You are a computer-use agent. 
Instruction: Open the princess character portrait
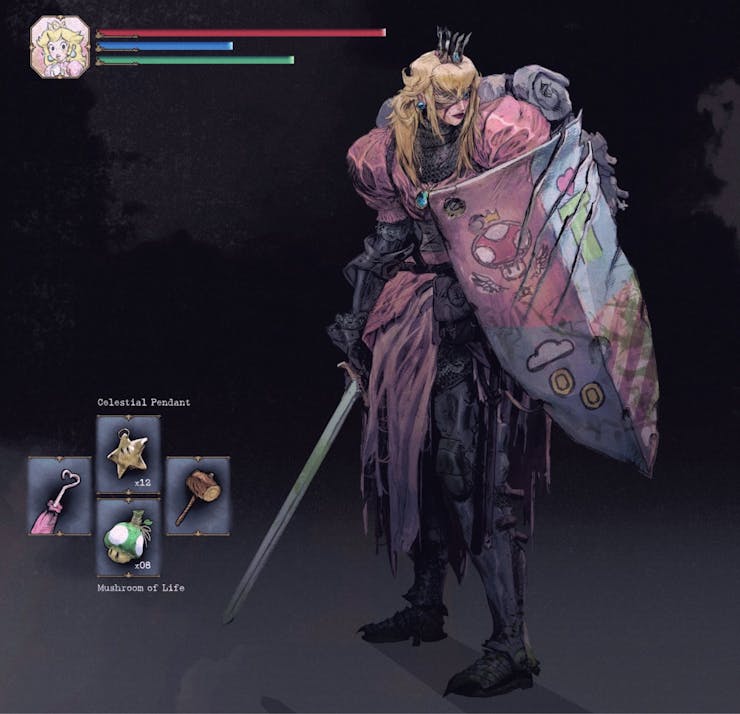[60, 46]
